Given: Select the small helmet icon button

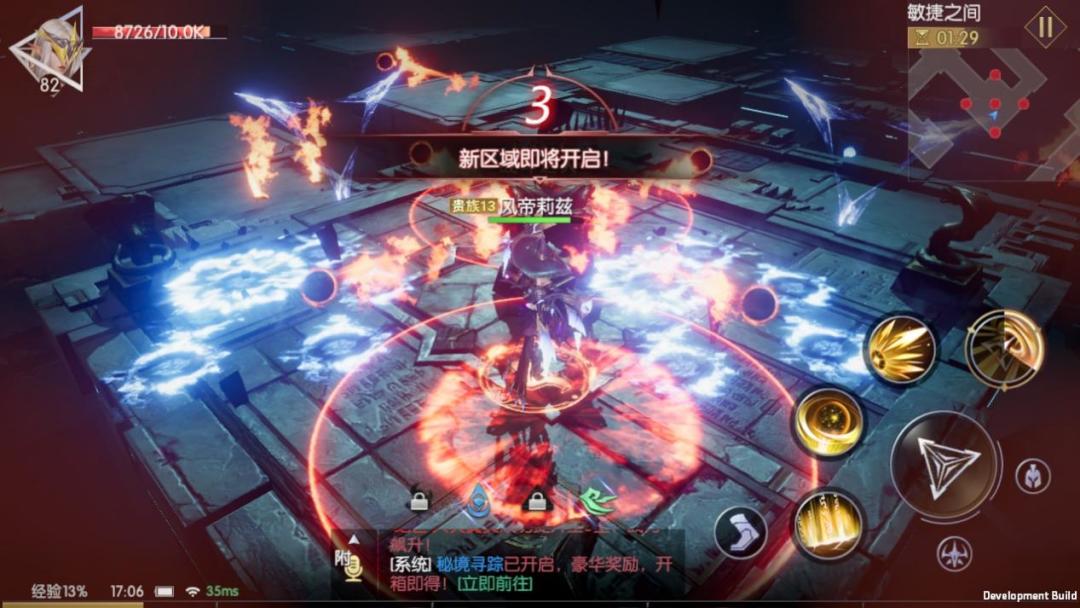Looking at the screenshot, I should tap(1032, 477).
